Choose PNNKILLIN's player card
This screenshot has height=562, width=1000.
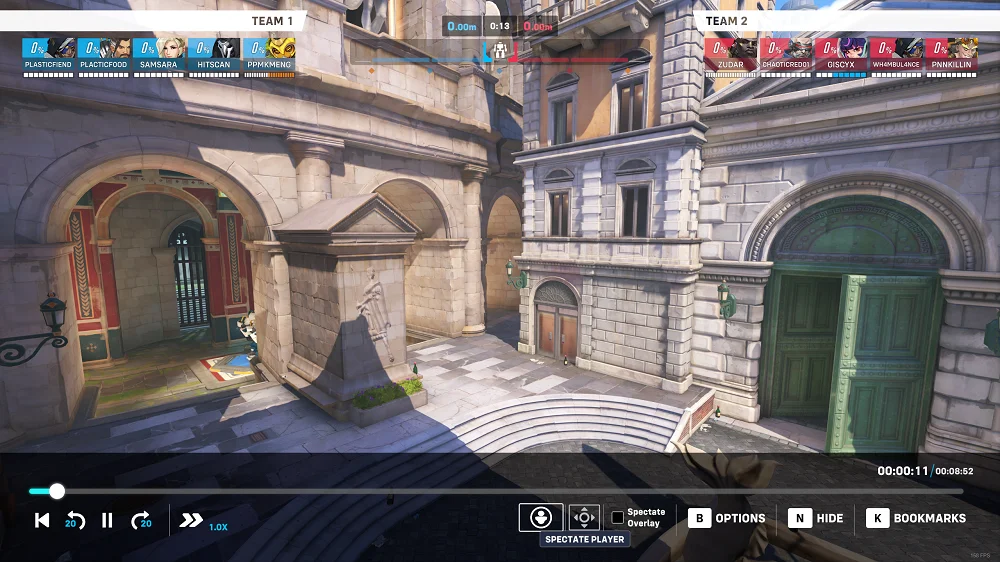(951, 51)
